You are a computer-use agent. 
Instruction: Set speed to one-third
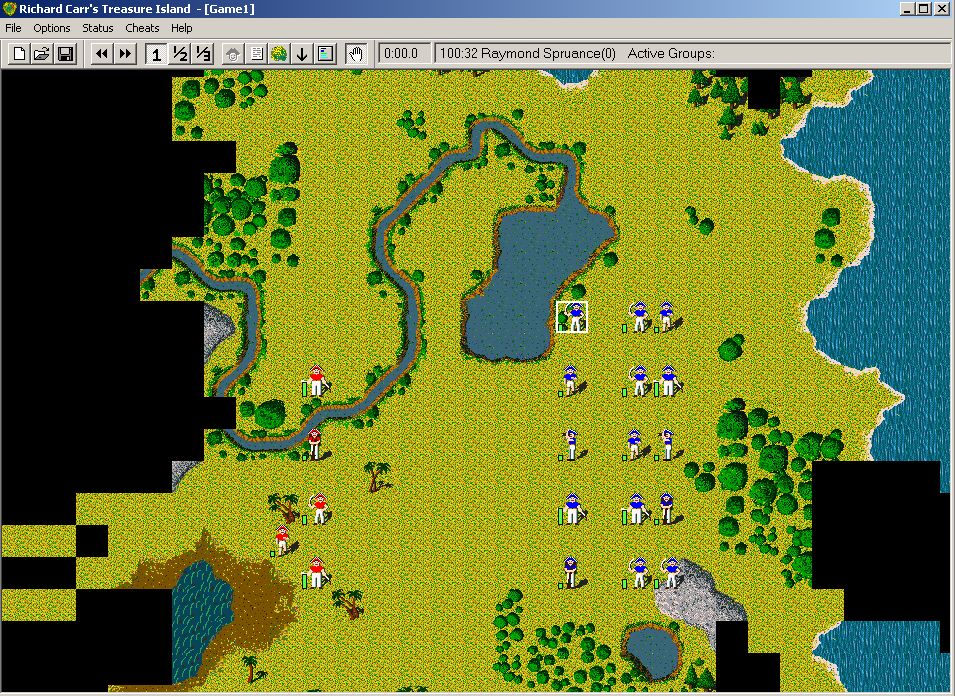203,54
